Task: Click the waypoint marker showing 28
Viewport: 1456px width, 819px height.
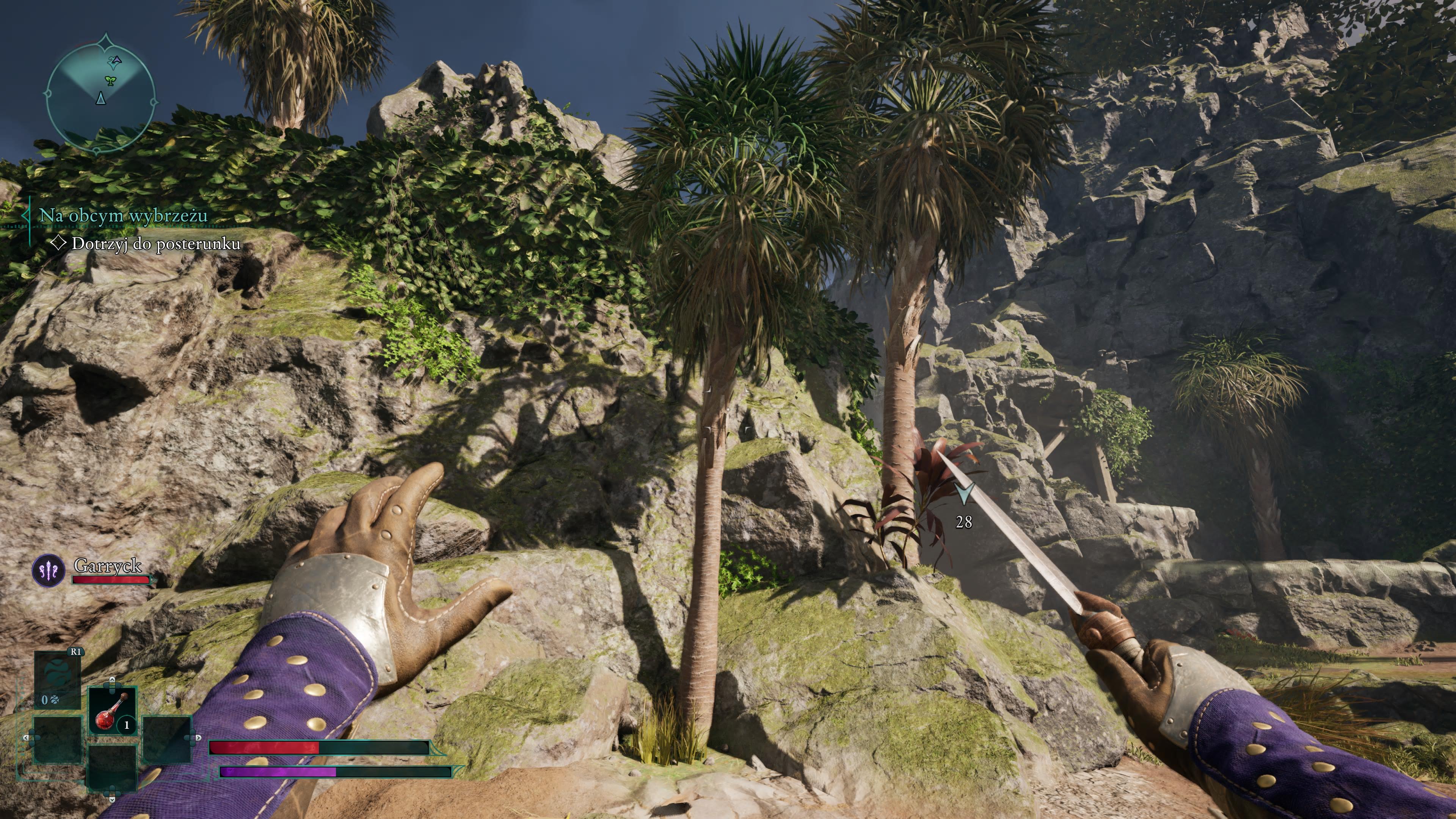Action: click(964, 494)
